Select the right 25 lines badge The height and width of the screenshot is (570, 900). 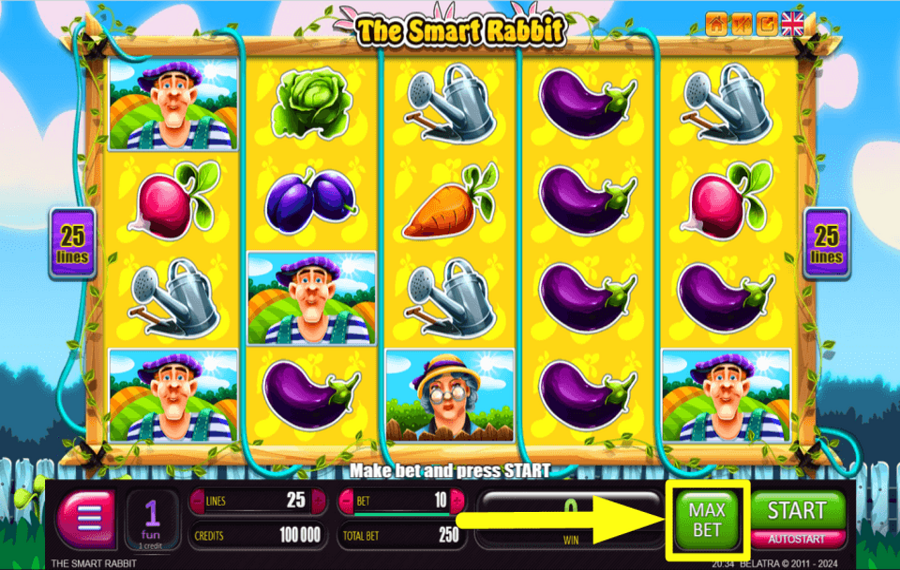click(826, 243)
